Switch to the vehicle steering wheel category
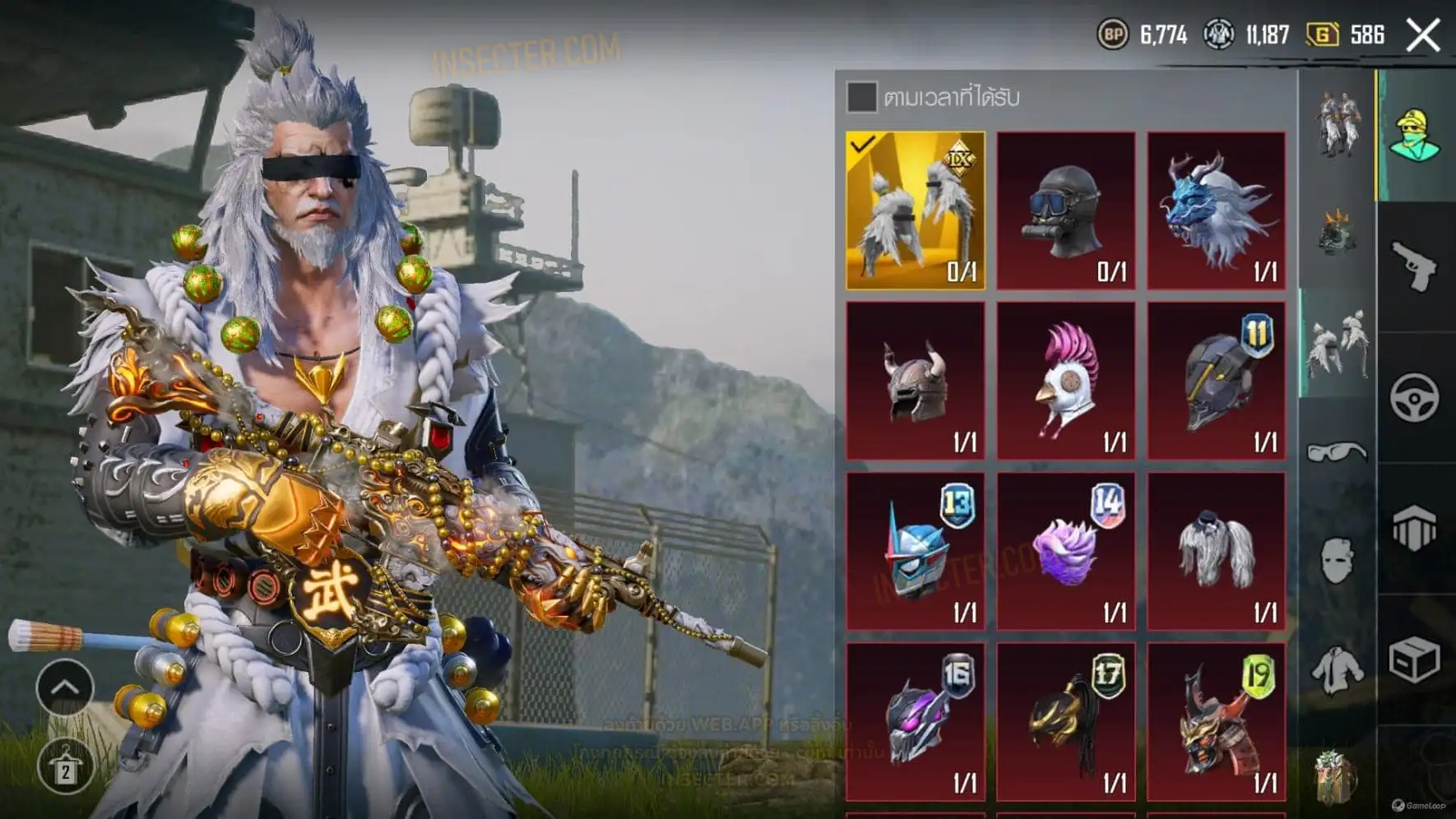 1415,398
